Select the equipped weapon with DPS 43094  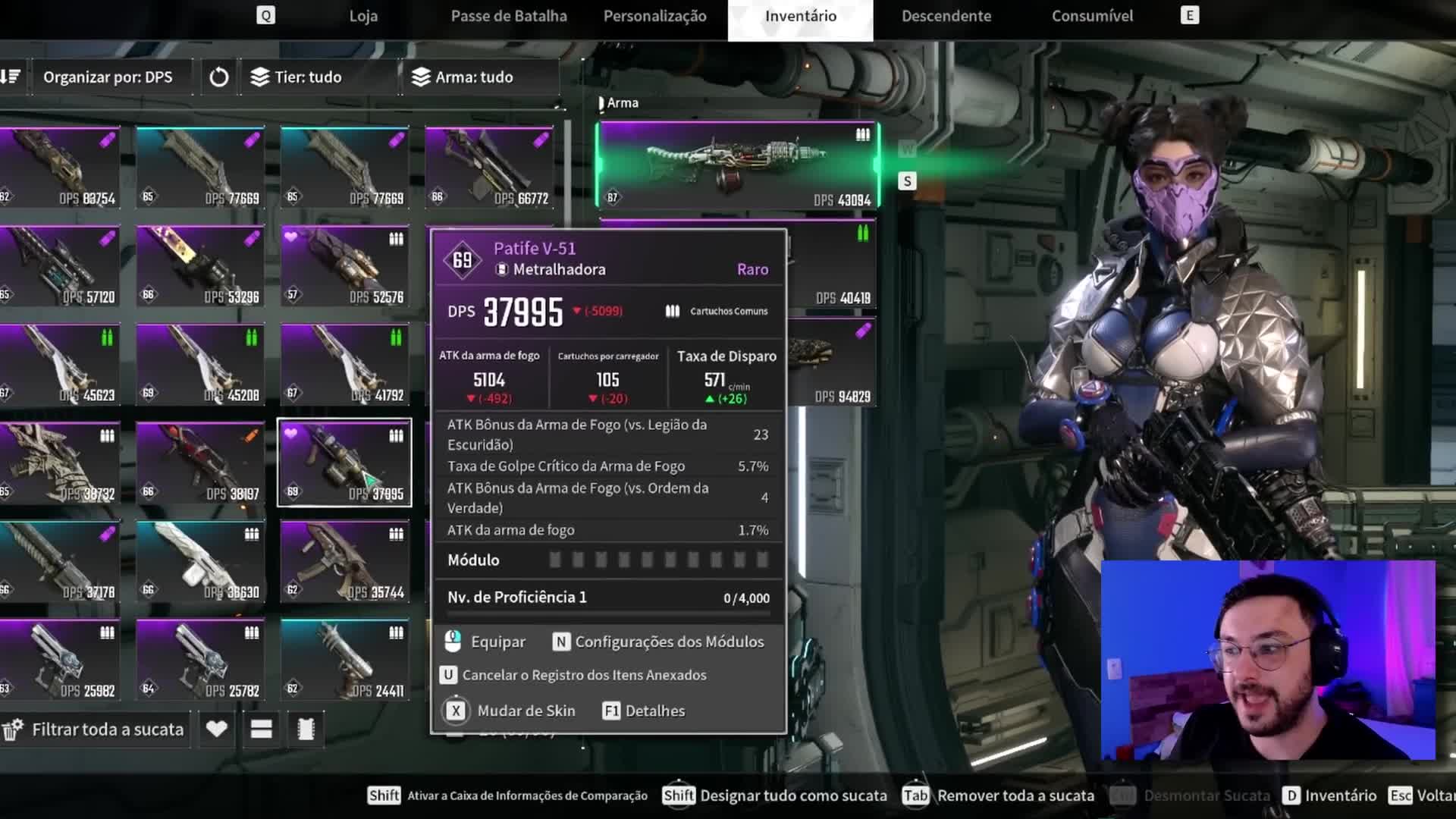tap(737, 165)
